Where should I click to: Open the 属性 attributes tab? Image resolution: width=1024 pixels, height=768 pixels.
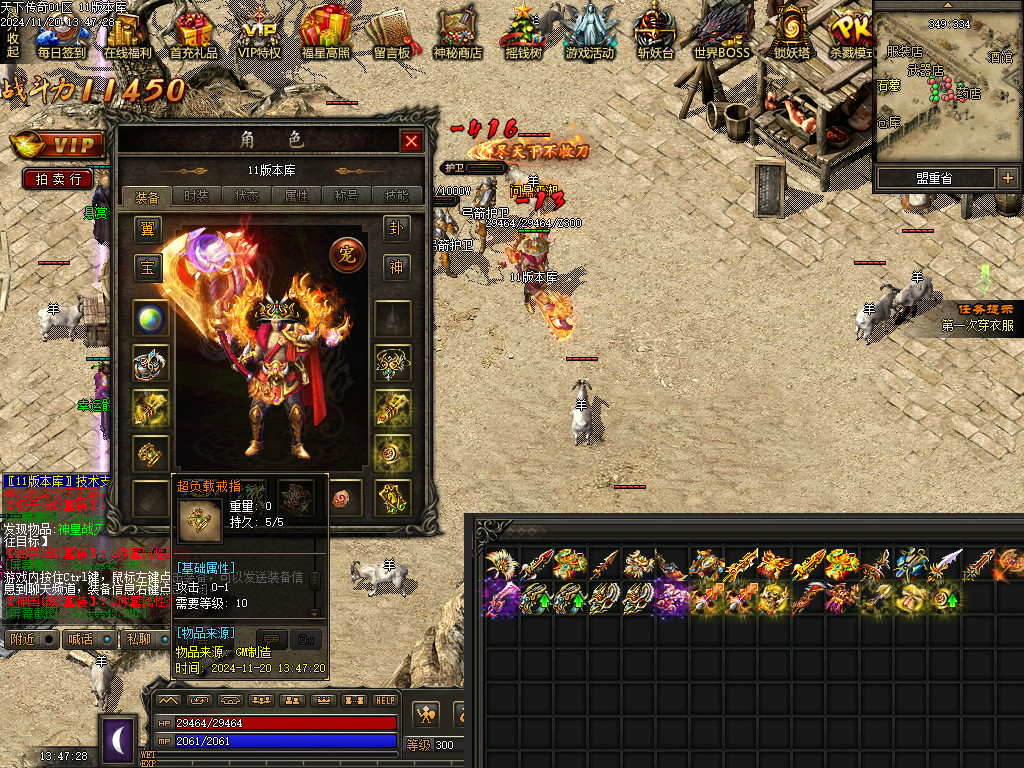coord(297,196)
